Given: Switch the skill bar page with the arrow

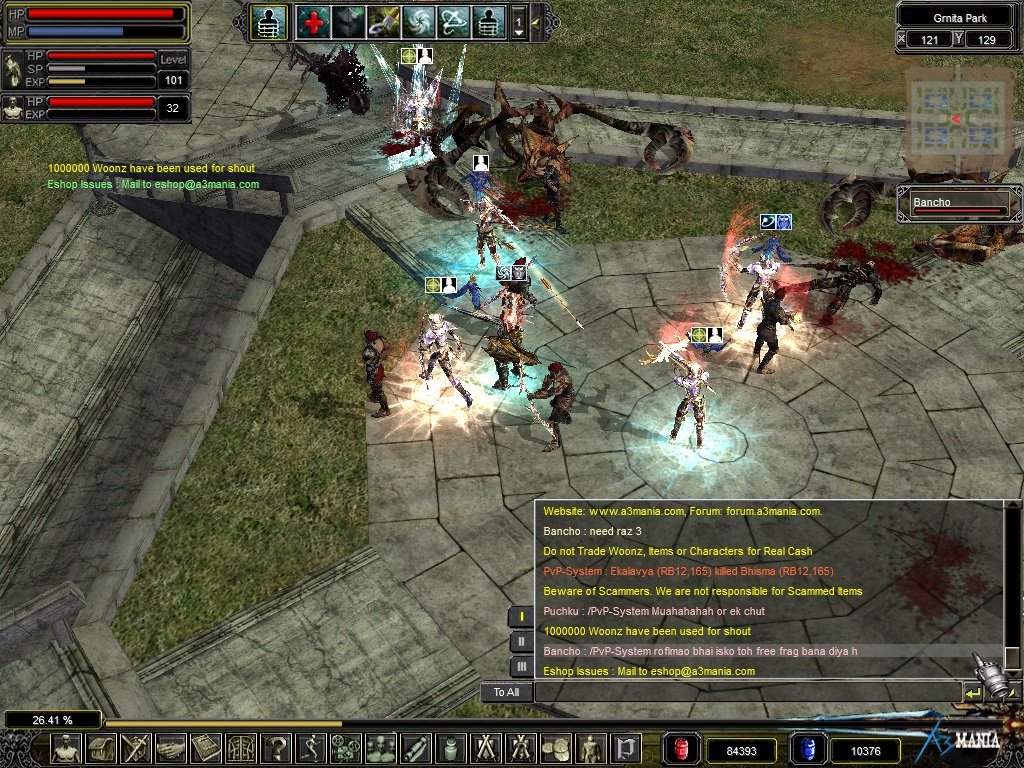Looking at the screenshot, I should (x=519, y=22).
